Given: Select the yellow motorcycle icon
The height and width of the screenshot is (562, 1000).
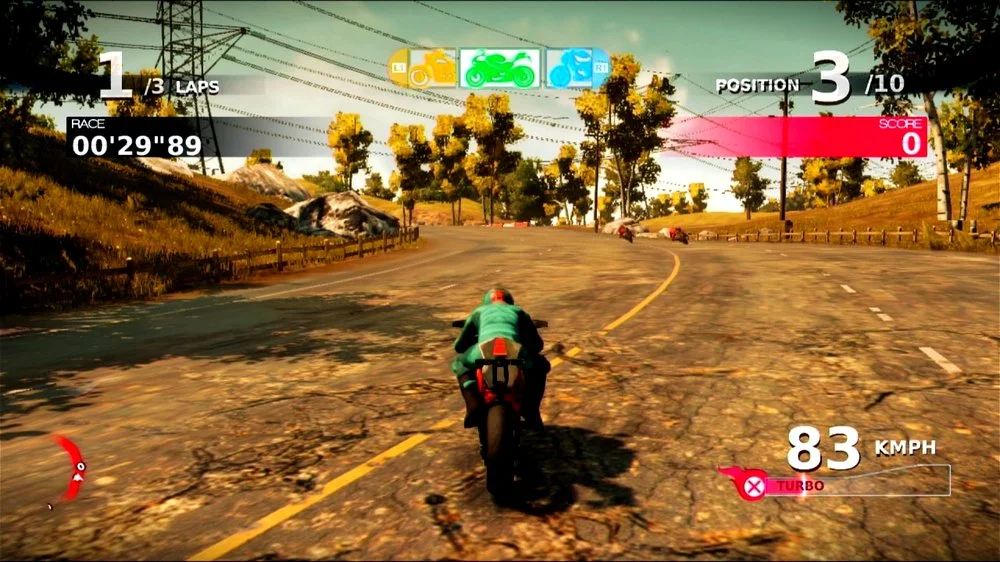Looking at the screenshot, I should click(431, 70).
